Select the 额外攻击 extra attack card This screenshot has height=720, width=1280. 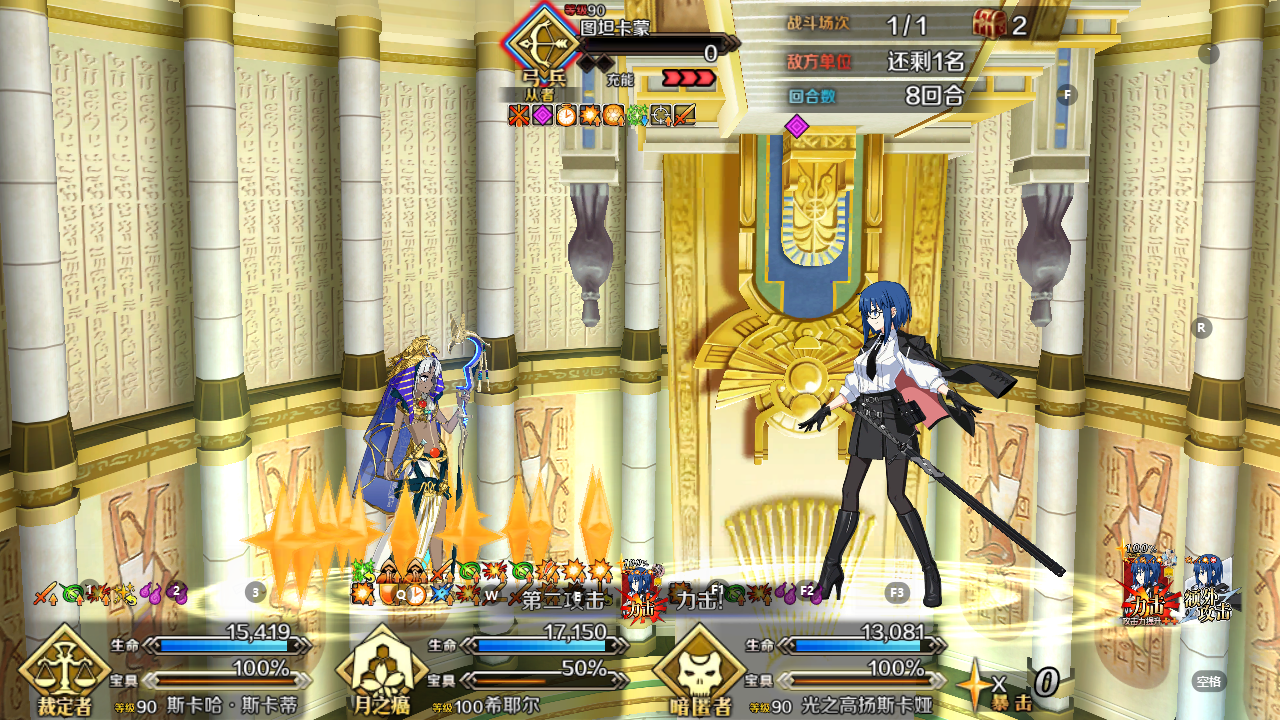(x=1209, y=587)
